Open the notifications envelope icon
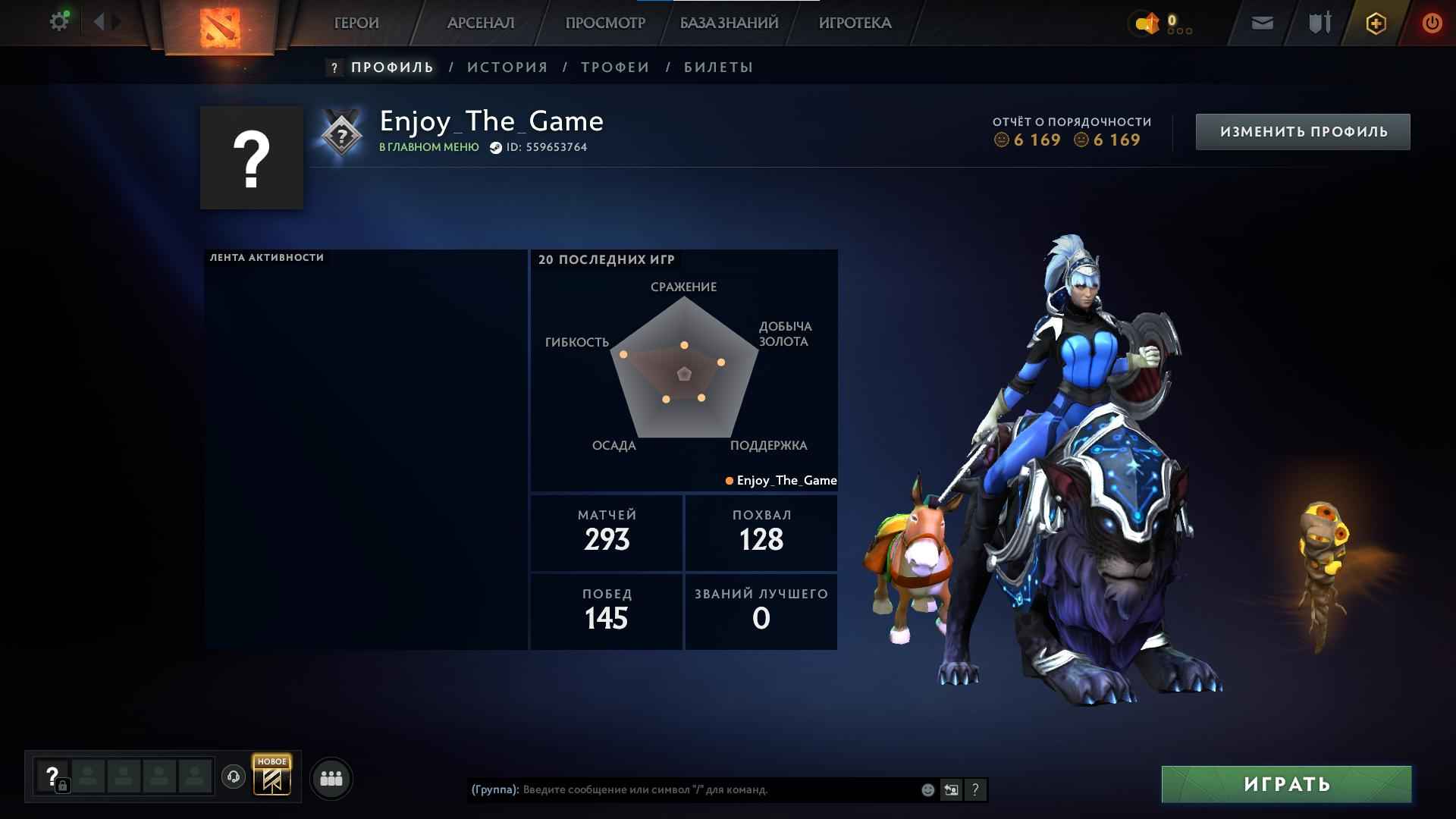Screen dimensions: 1456x819 tap(1261, 24)
